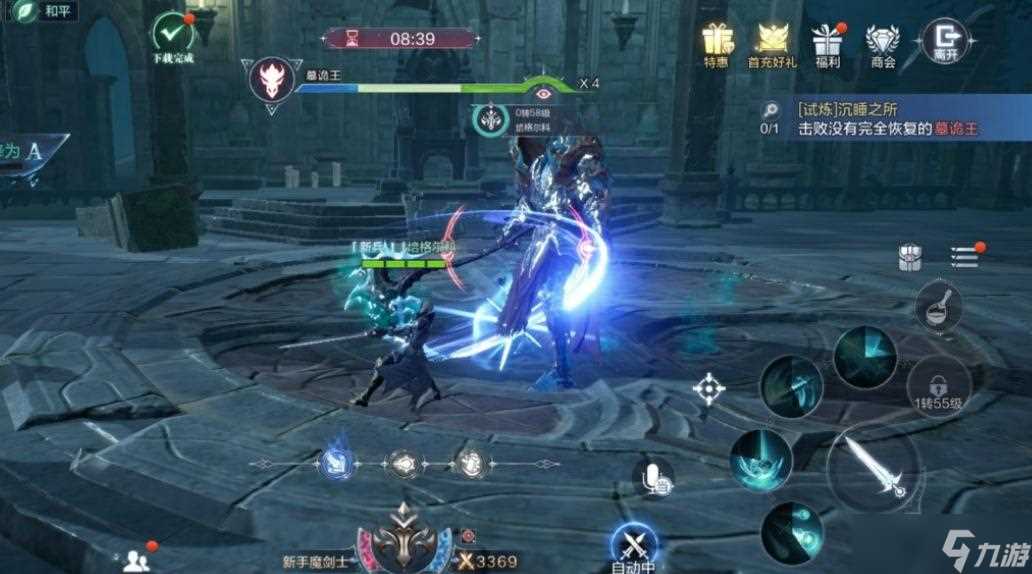The width and height of the screenshot is (1032, 574).
Task: Open the 特惠 special offers gift
Action: tap(716, 41)
